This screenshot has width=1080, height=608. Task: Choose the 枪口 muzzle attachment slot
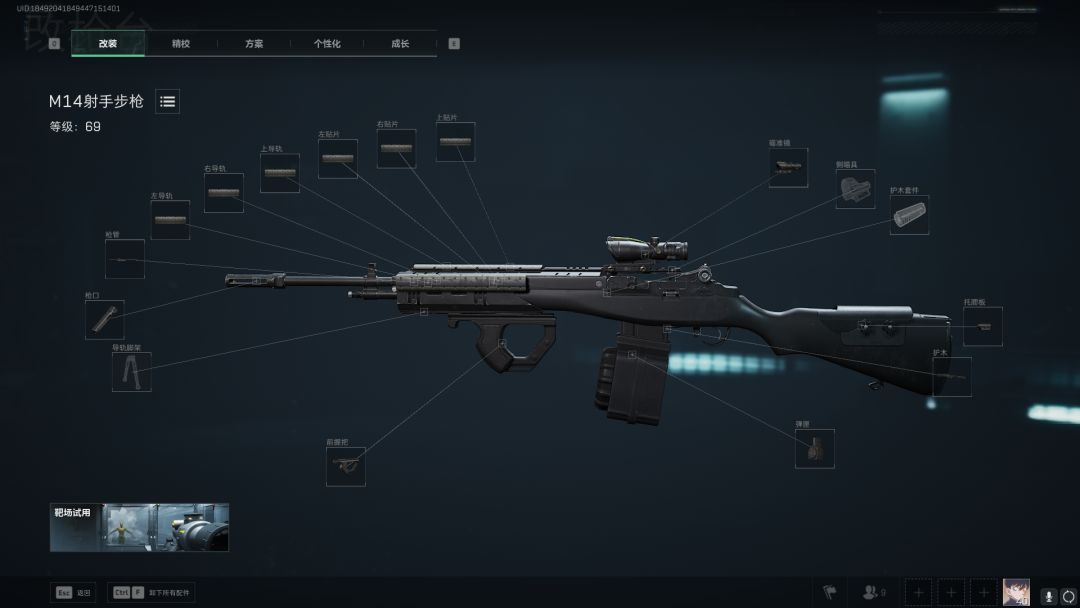point(104,319)
